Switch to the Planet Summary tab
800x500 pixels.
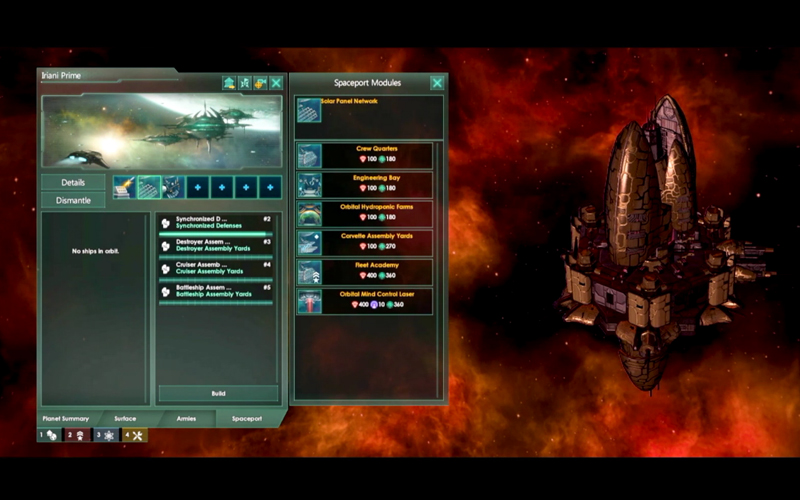tap(66, 419)
